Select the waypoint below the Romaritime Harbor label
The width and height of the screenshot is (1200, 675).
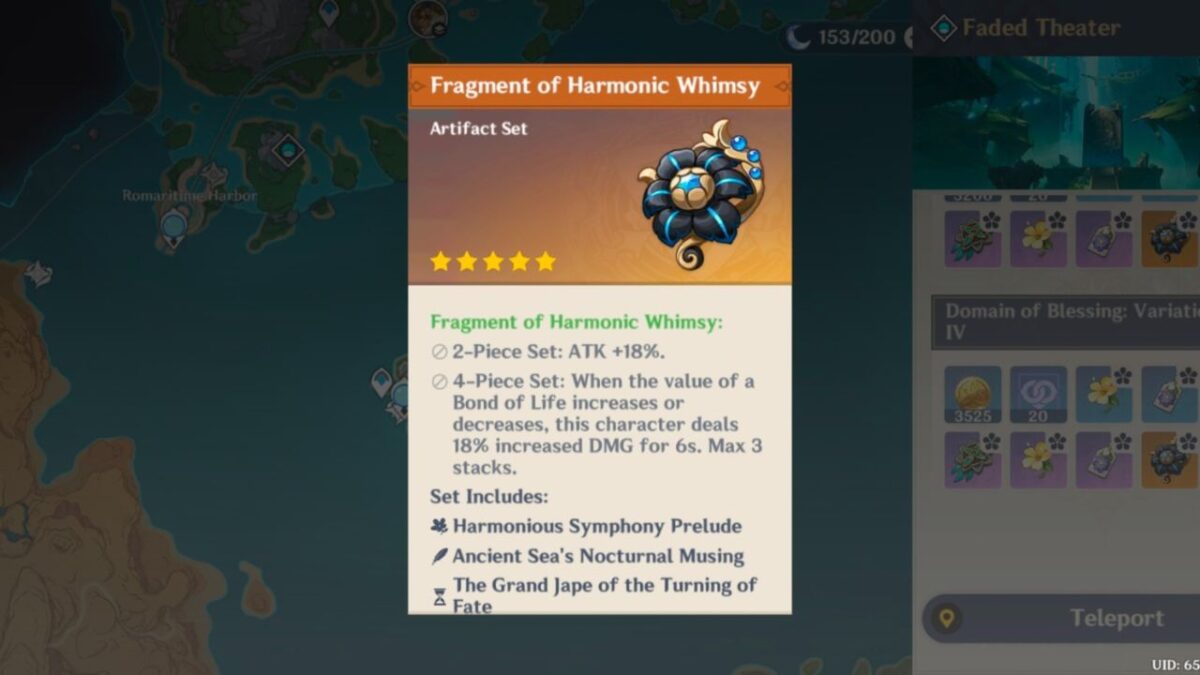174,226
